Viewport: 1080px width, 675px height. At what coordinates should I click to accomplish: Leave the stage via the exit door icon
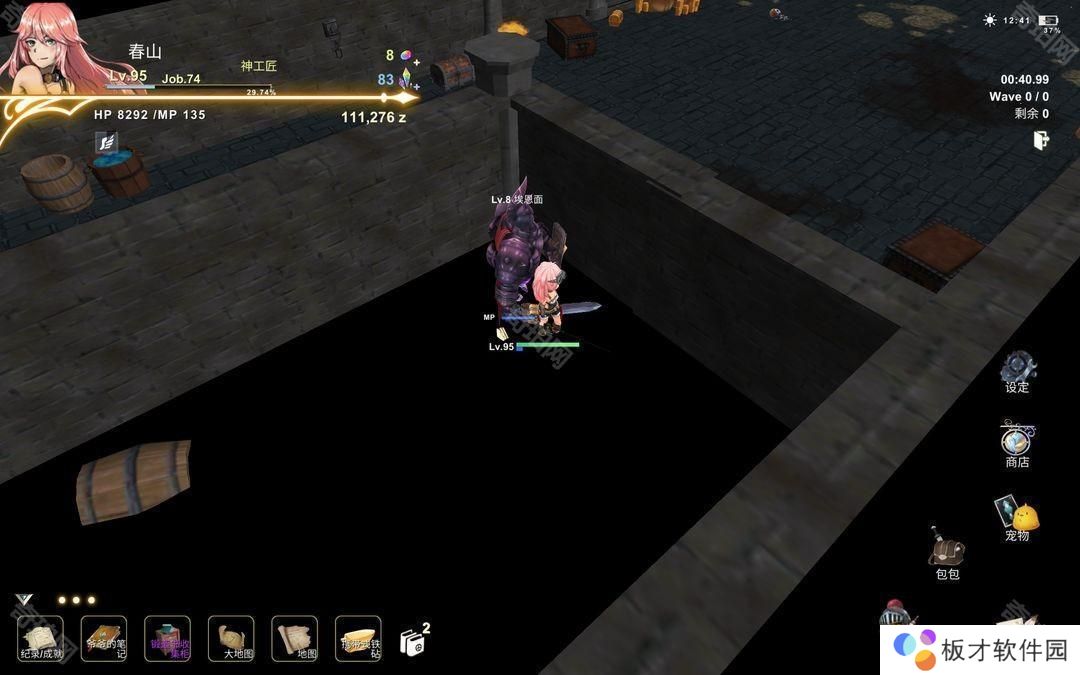click(x=1041, y=141)
